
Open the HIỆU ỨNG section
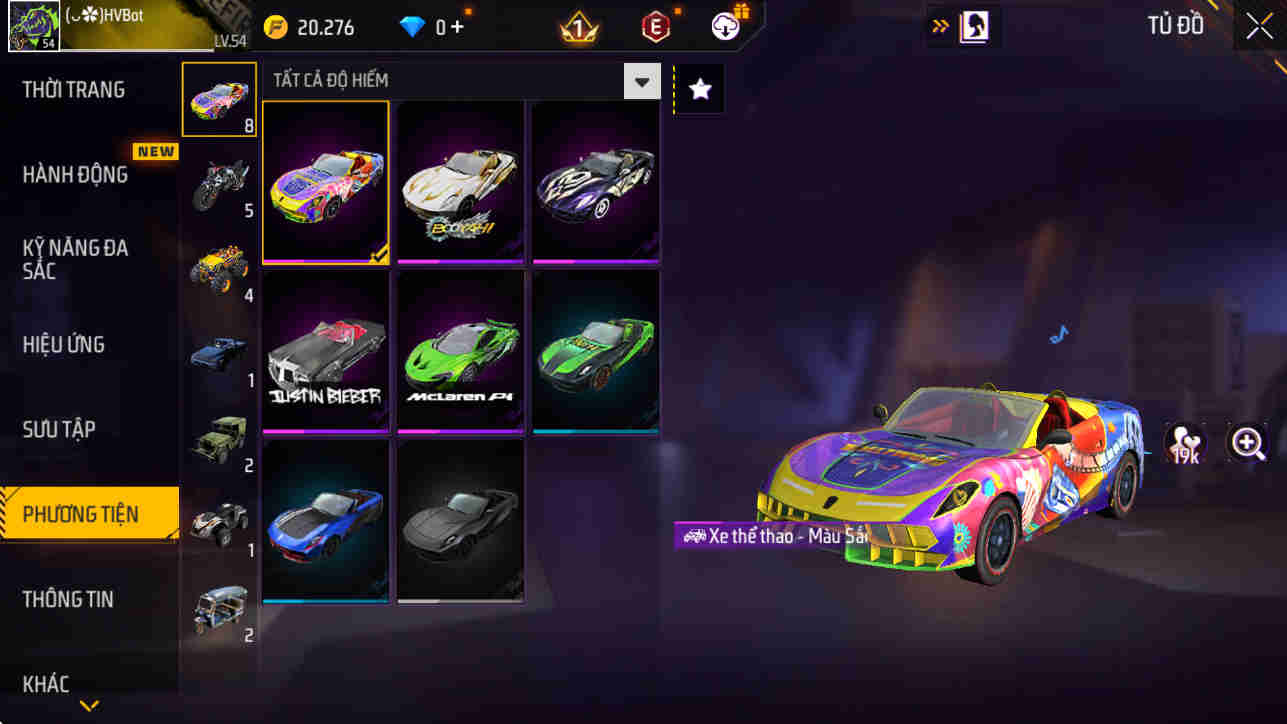[66, 344]
